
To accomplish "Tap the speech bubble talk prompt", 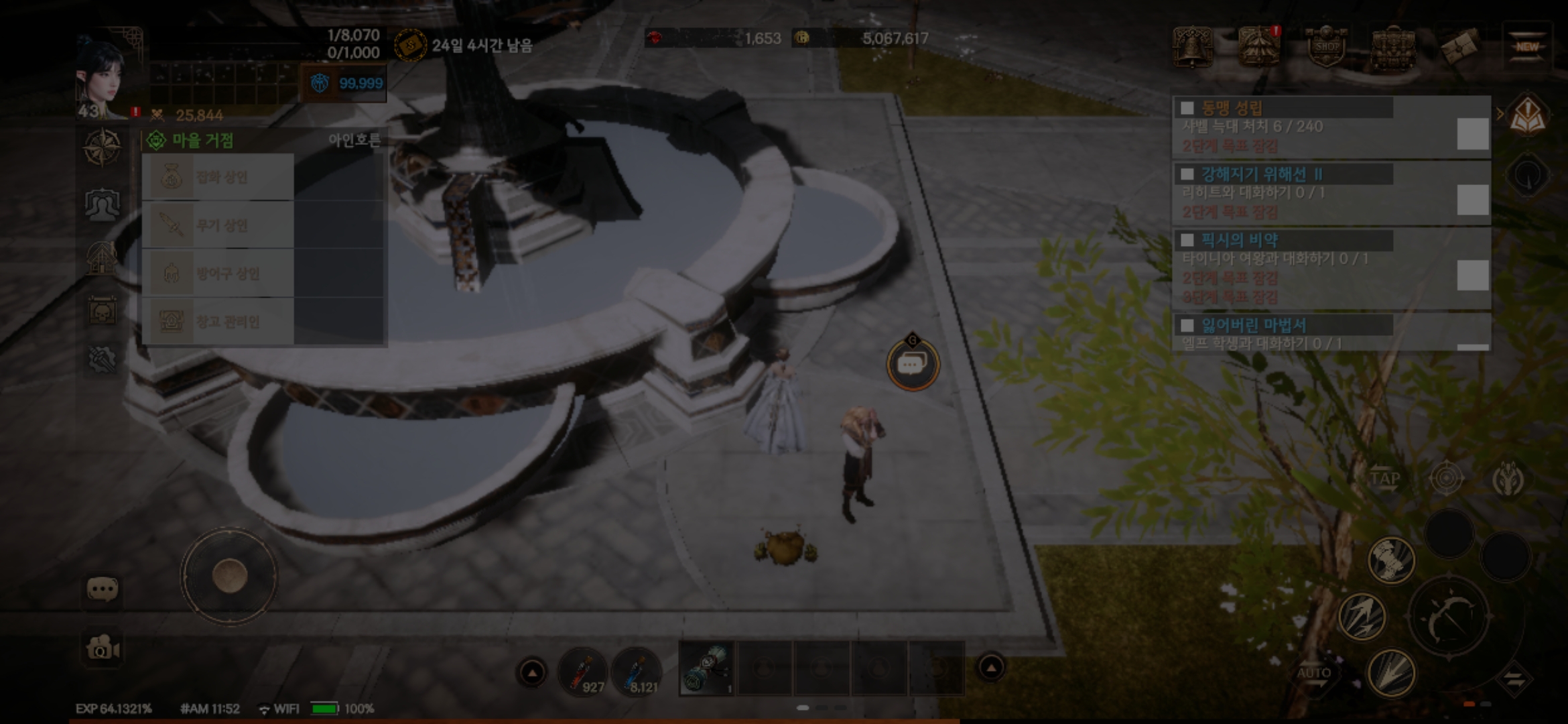I will pos(913,365).
